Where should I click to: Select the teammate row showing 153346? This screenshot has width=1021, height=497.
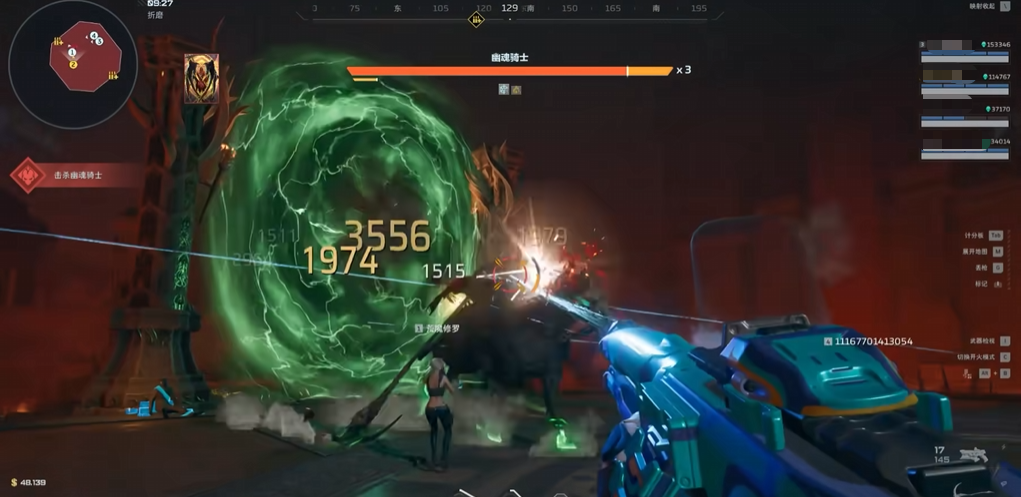(965, 51)
